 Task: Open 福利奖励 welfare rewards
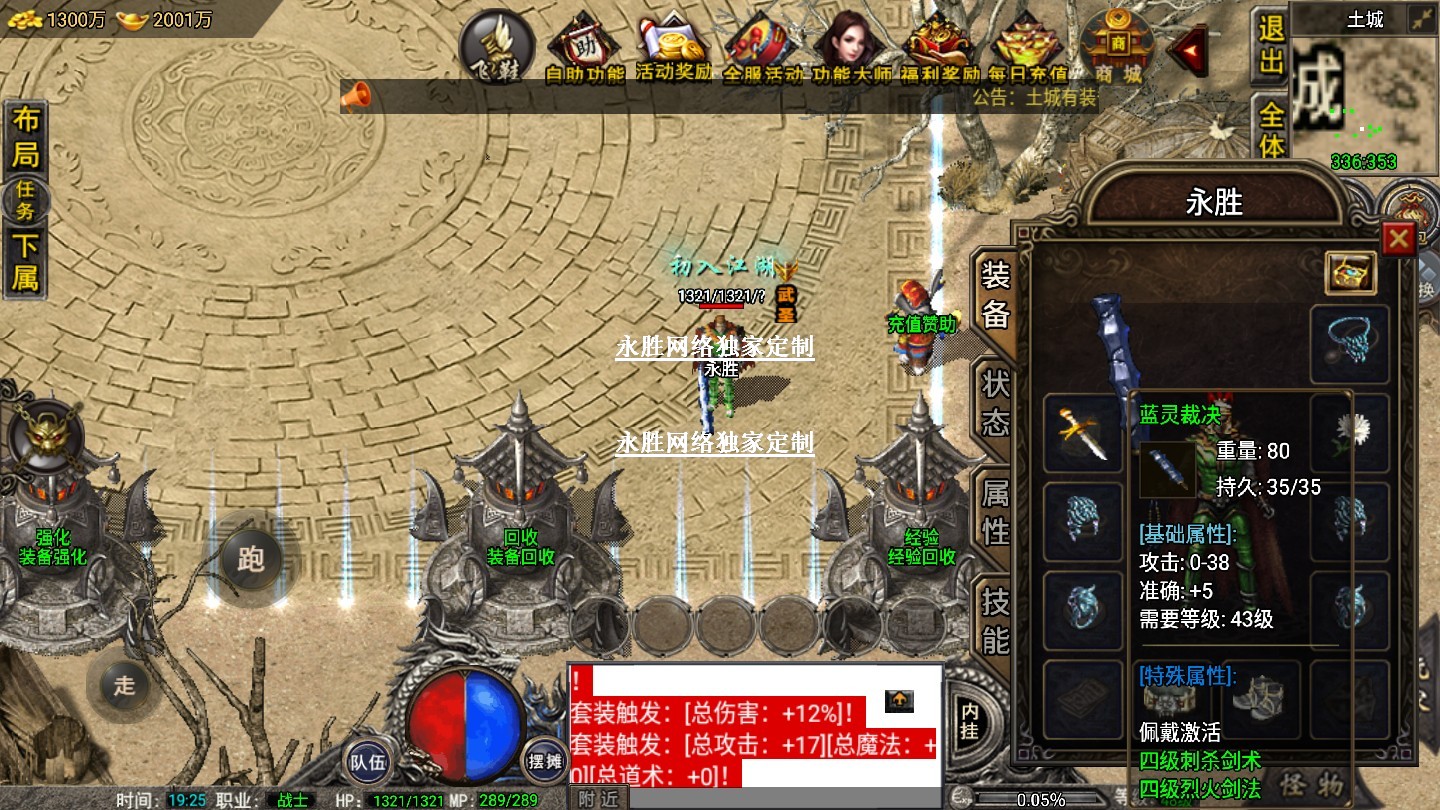click(x=938, y=47)
